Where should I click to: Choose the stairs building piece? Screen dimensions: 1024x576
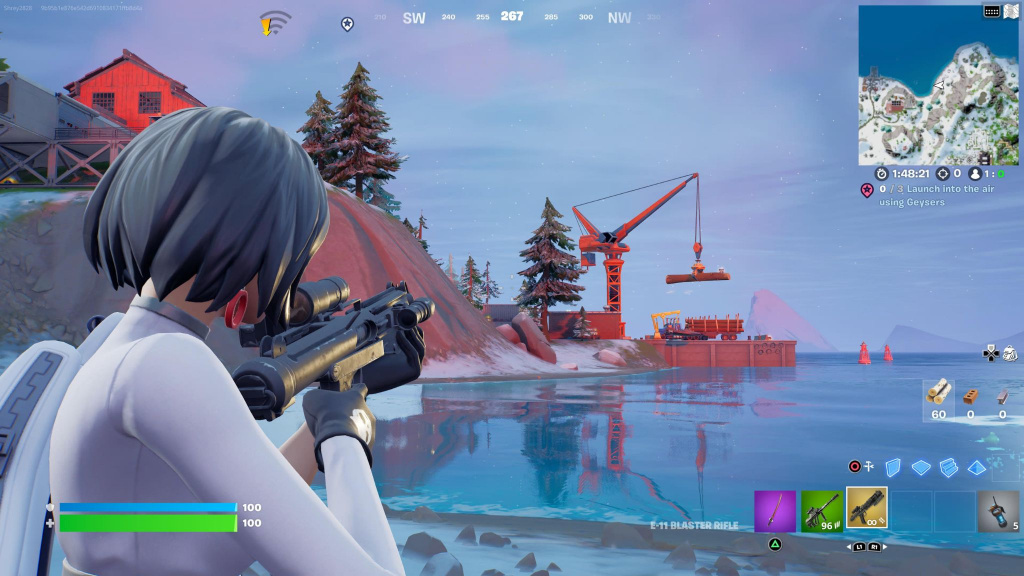click(x=948, y=467)
